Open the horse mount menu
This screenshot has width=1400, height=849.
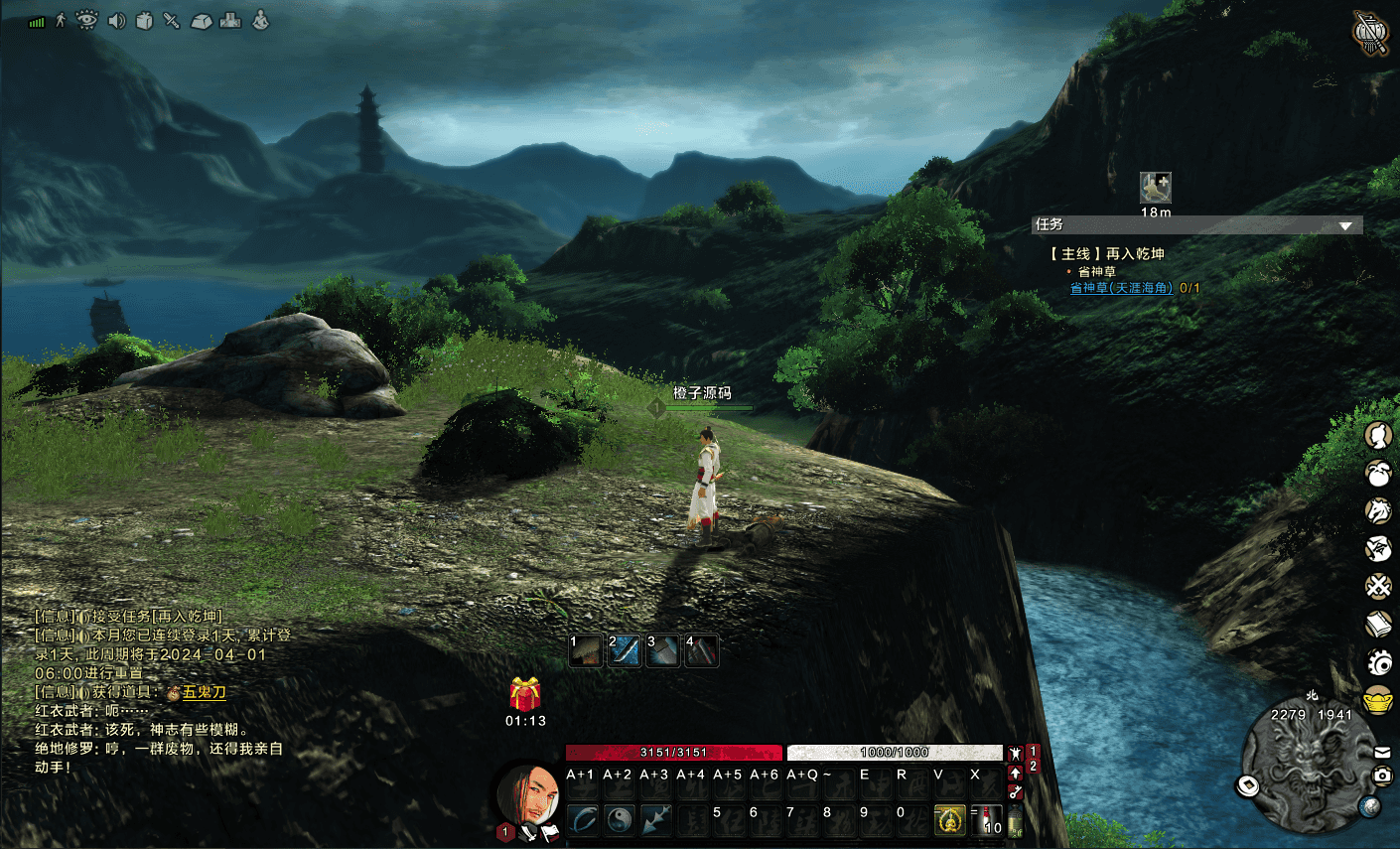1377,510
